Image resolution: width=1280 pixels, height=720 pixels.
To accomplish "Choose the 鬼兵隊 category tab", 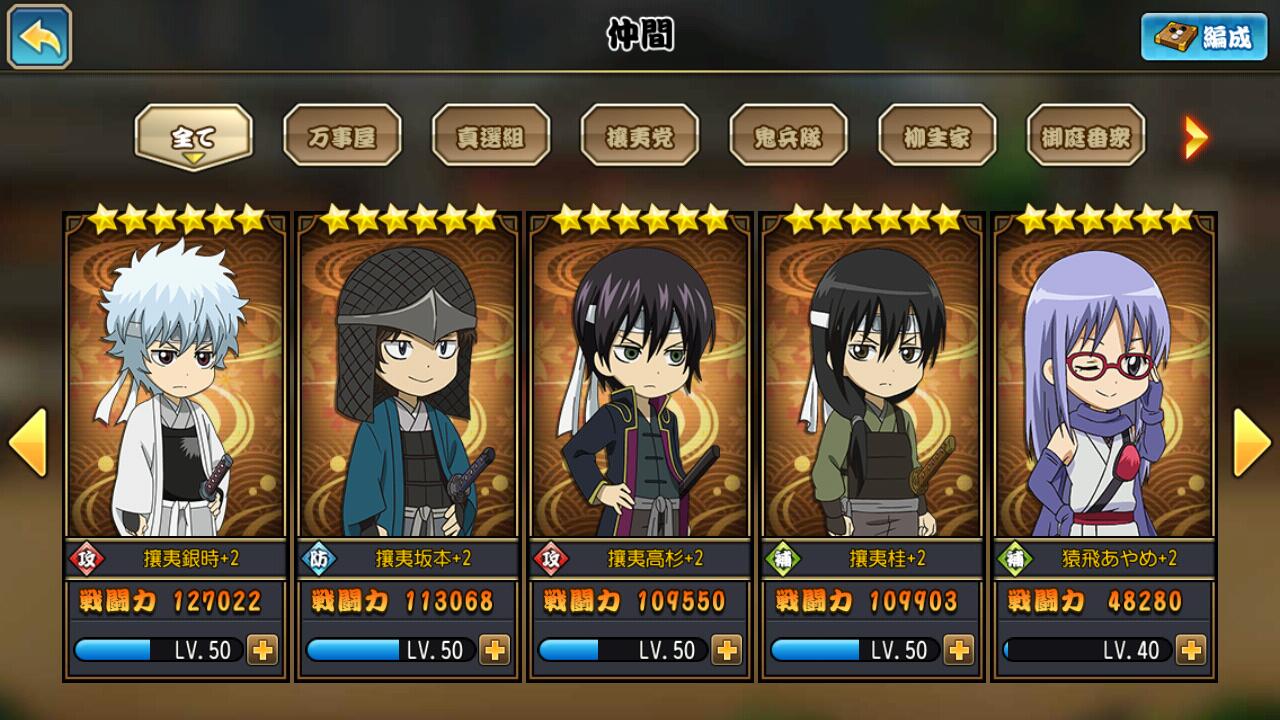I will pyautogui.click(x=788, y=136).
